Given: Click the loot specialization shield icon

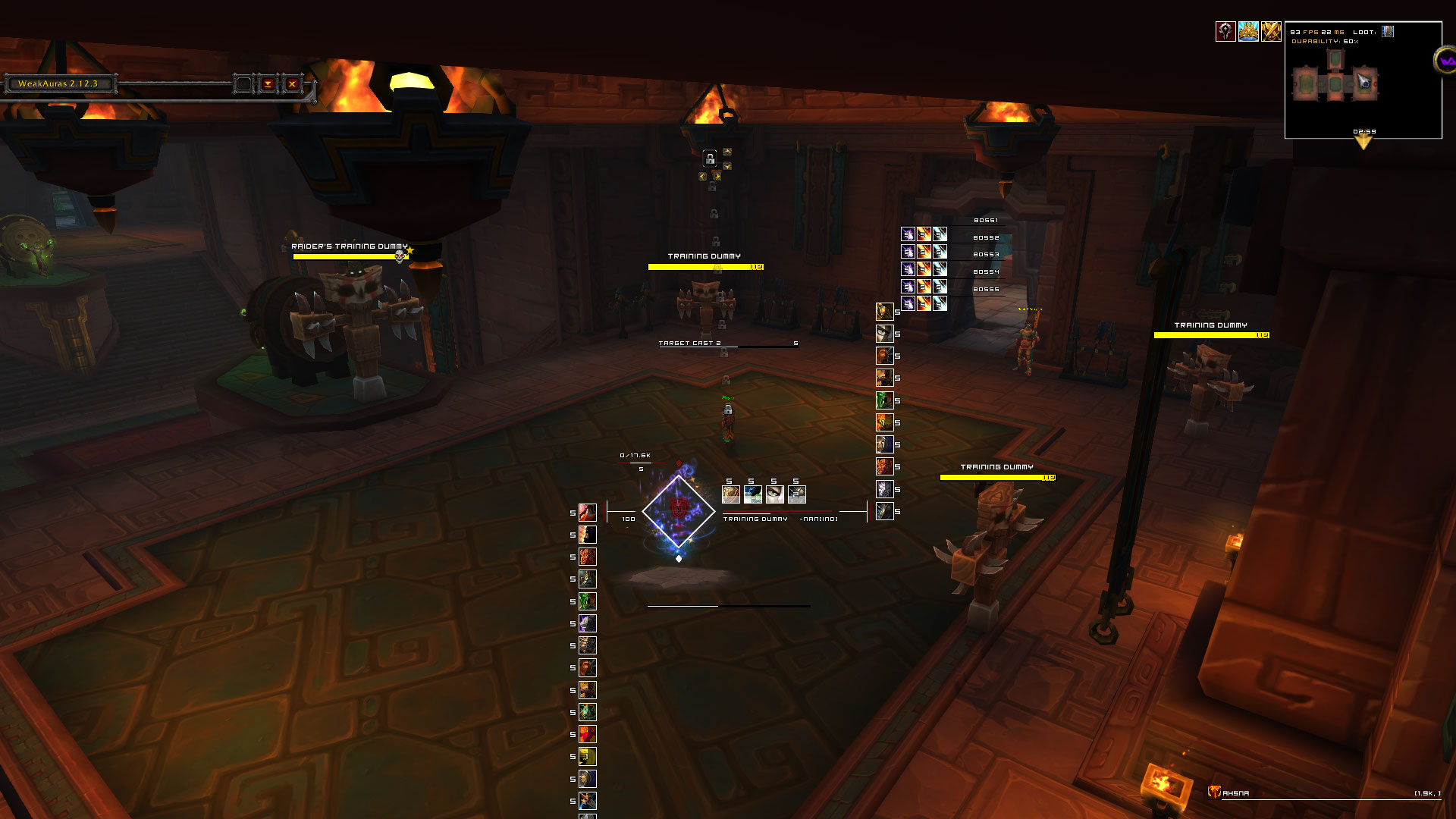Looking at the screenshot, I should [x=1388, y=32].
